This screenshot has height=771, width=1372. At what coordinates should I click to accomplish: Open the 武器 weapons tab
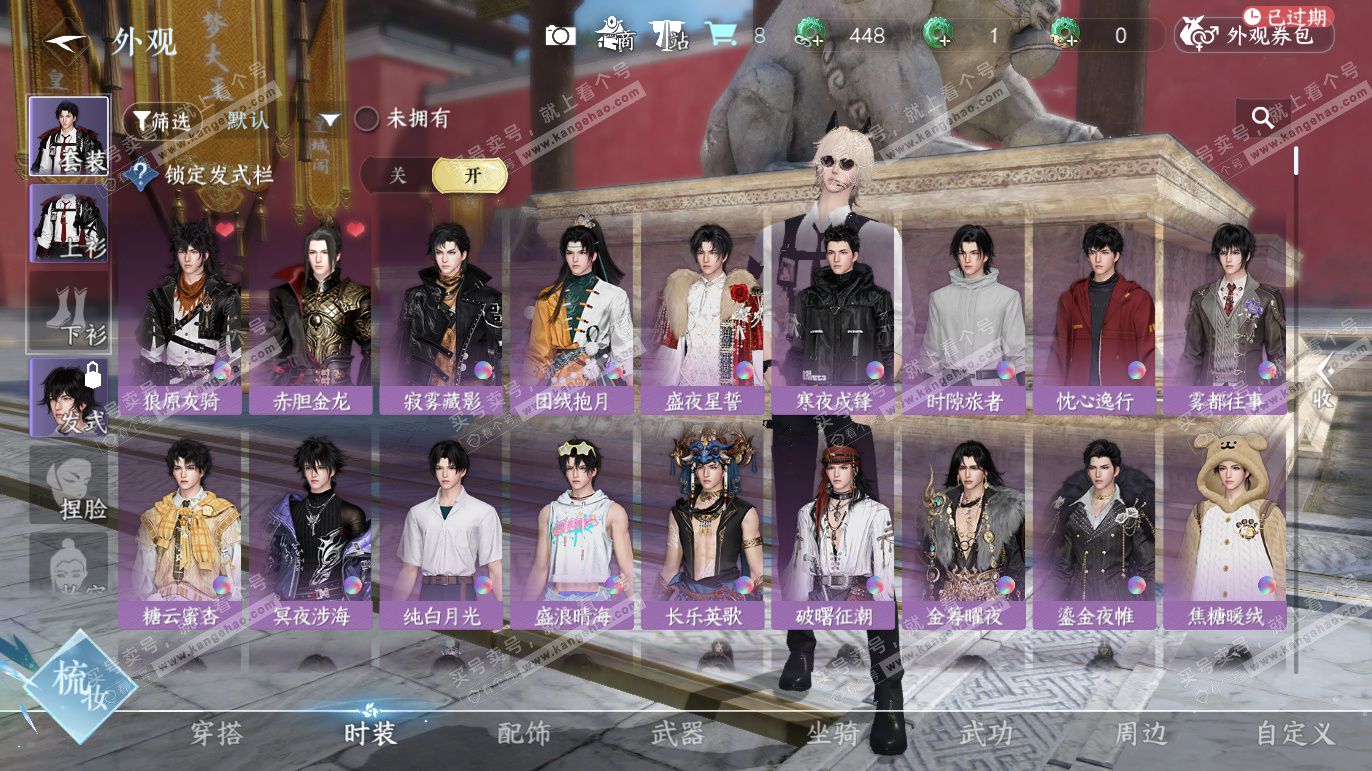pos(678,734)
